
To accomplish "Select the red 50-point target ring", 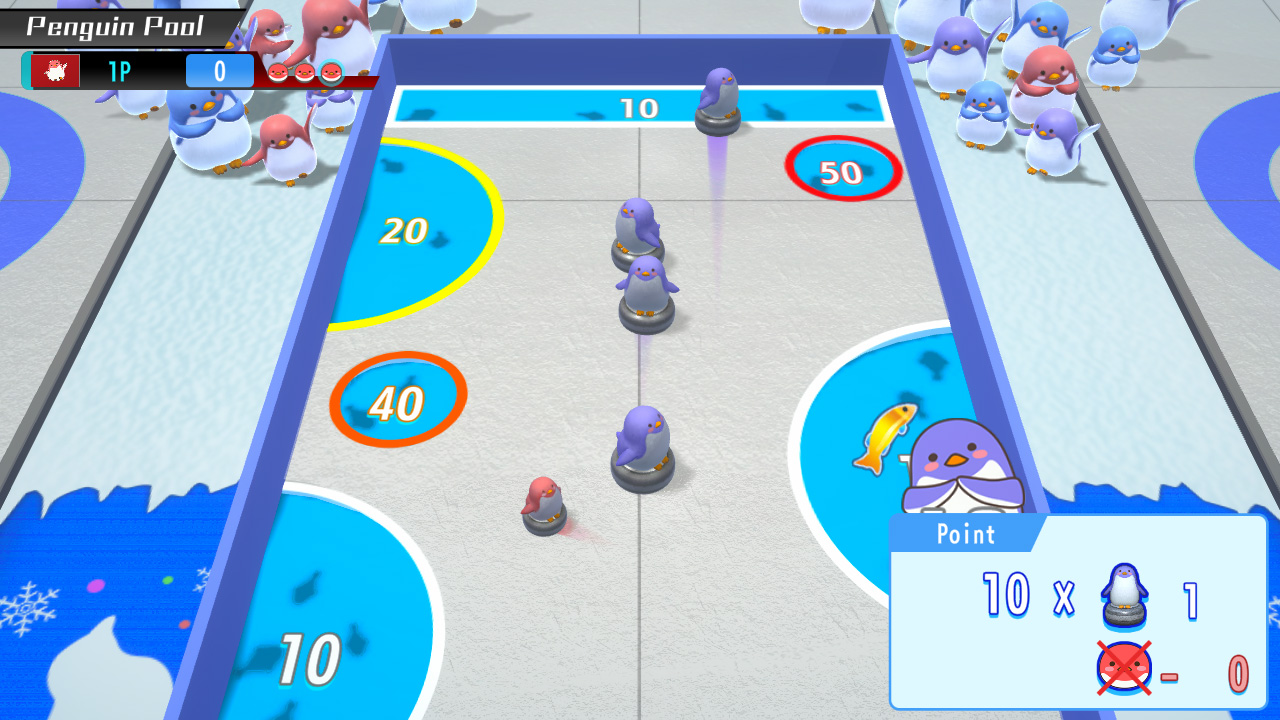I will click(843, 170).
